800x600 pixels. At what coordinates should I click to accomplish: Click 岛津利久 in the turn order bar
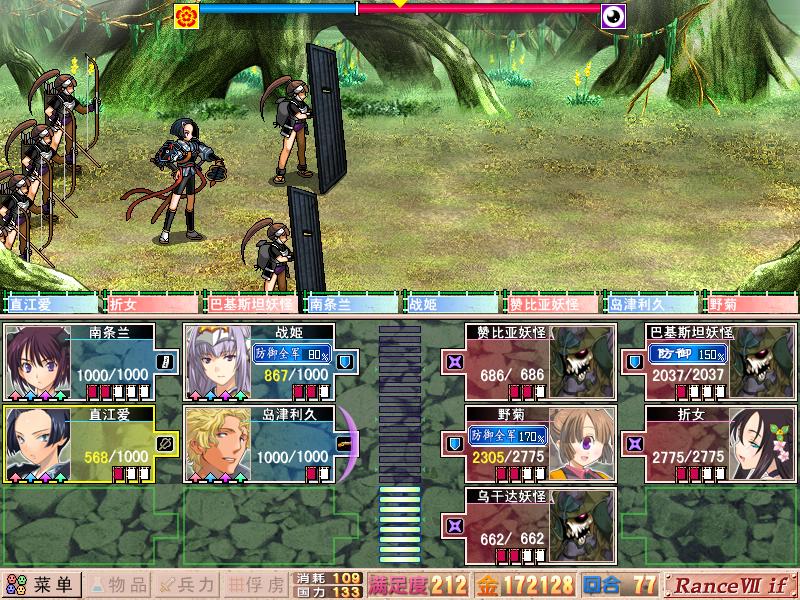tap(650, 304)
